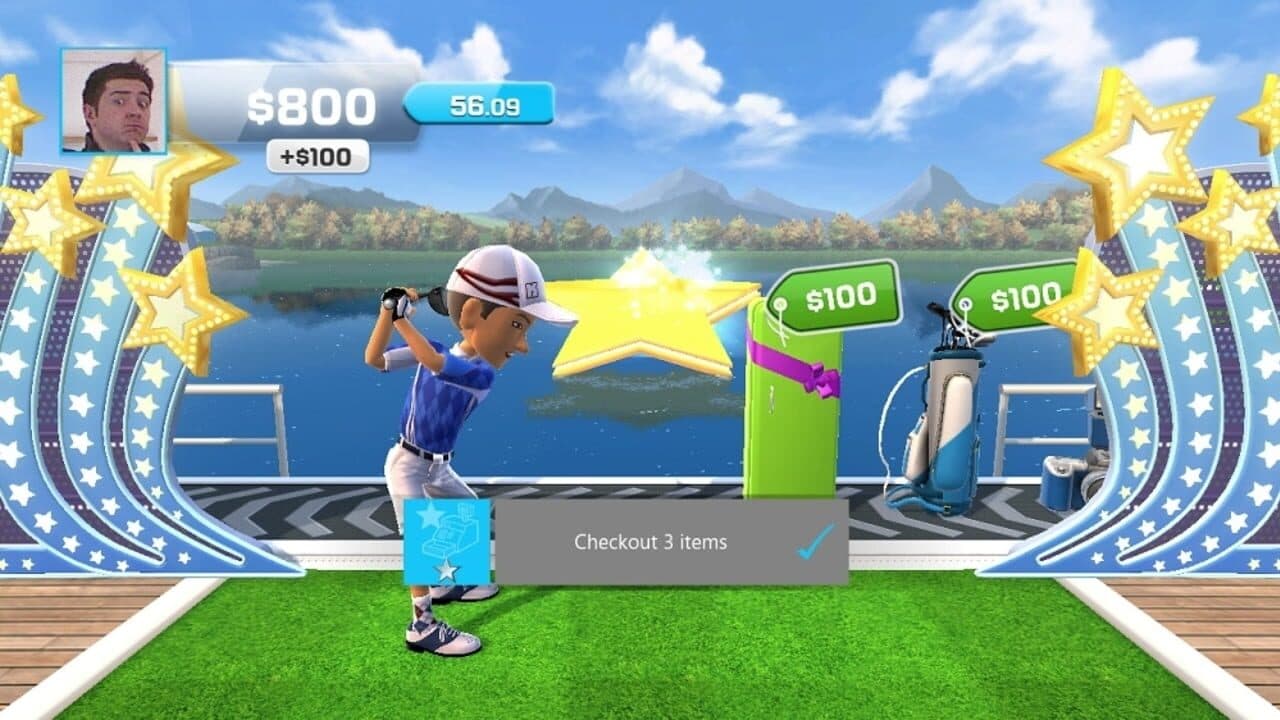Select the blue checkmark on the checkout banner

(x=813, y=540)
